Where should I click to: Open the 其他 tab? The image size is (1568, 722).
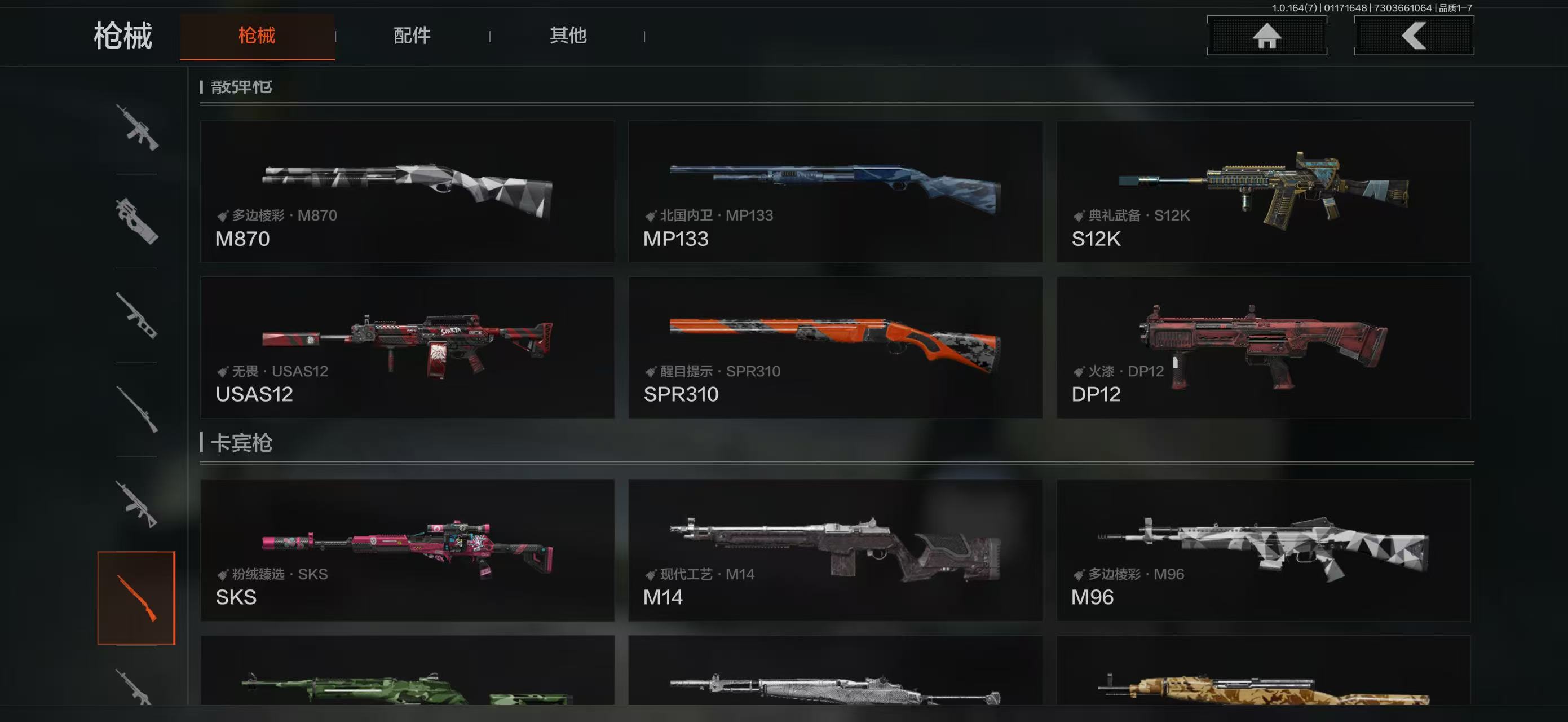(568, 36)
